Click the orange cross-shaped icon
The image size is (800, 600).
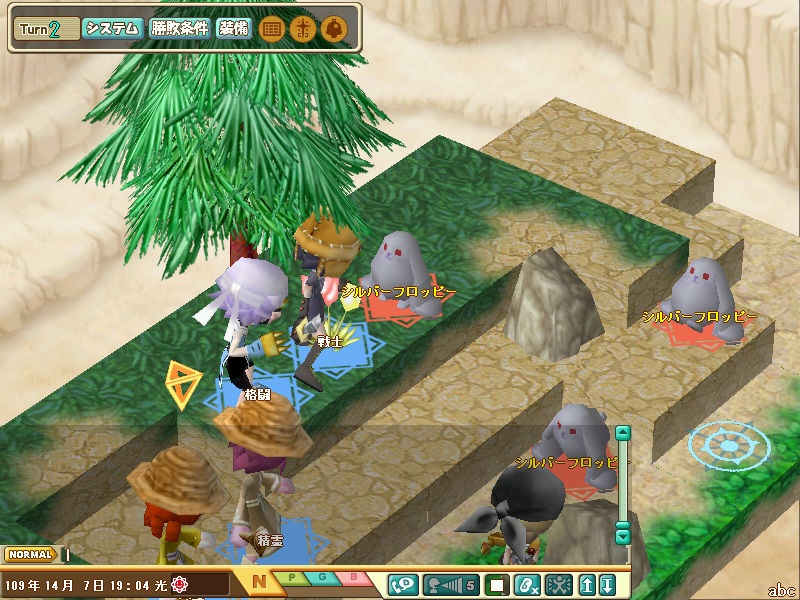coord(302,29)
